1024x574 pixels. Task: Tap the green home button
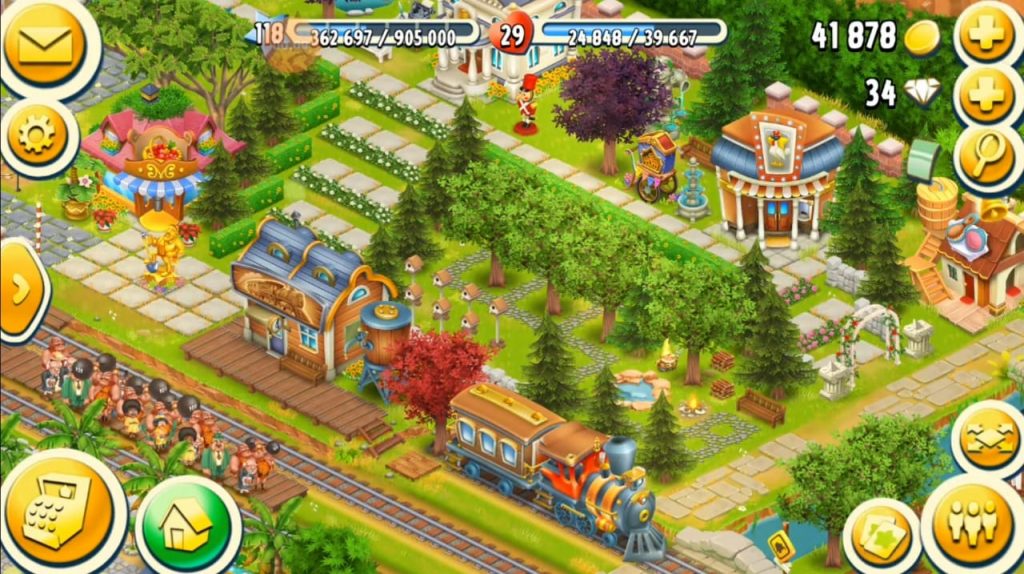tap(187, 522)
